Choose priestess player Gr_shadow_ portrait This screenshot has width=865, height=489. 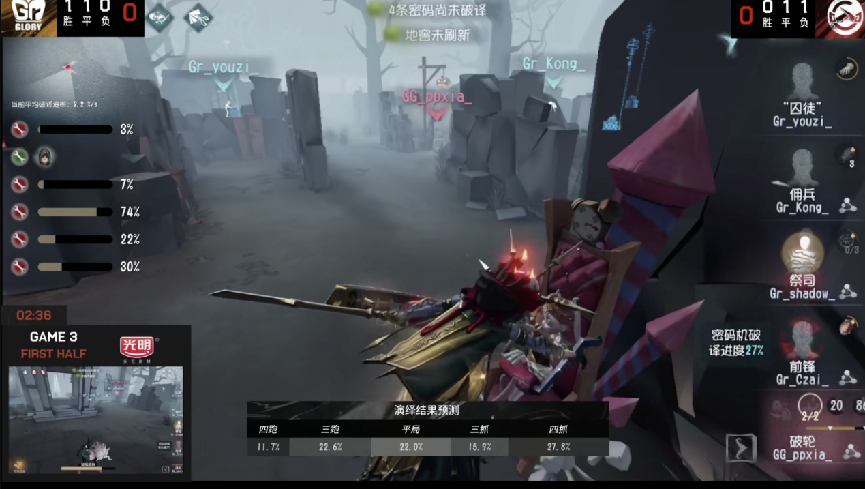[x=802, y=255]
